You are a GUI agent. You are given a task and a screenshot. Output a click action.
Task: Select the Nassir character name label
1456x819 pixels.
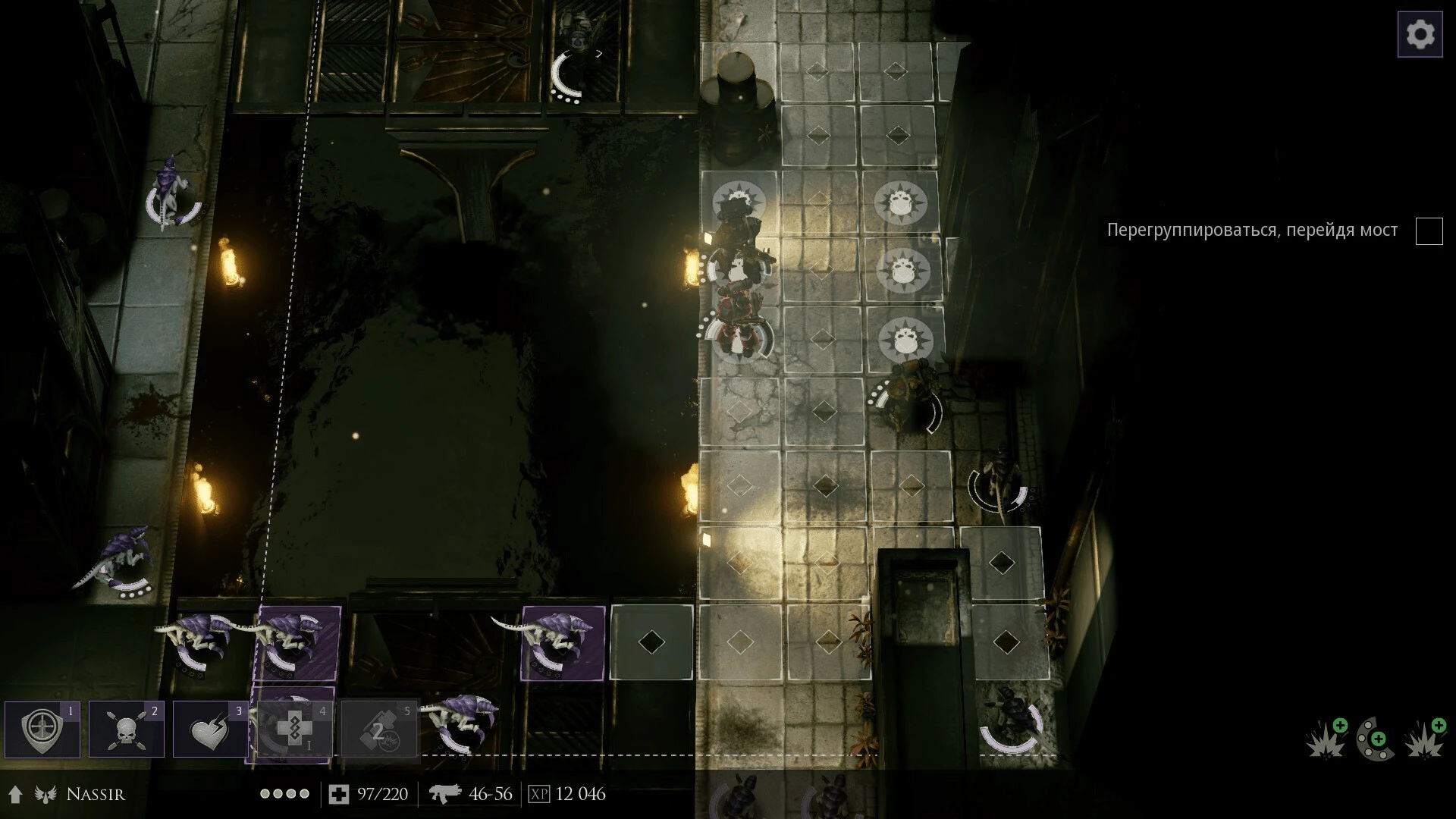pos(96,795)
